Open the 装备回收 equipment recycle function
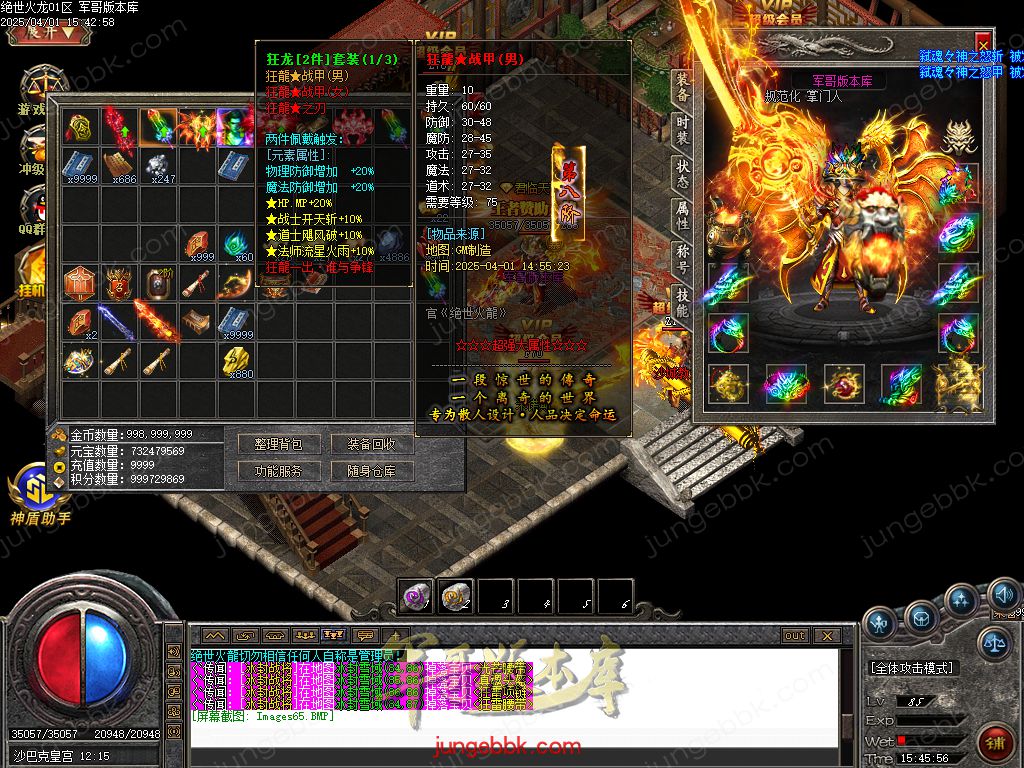1024x768 pixels. point(372,444)
